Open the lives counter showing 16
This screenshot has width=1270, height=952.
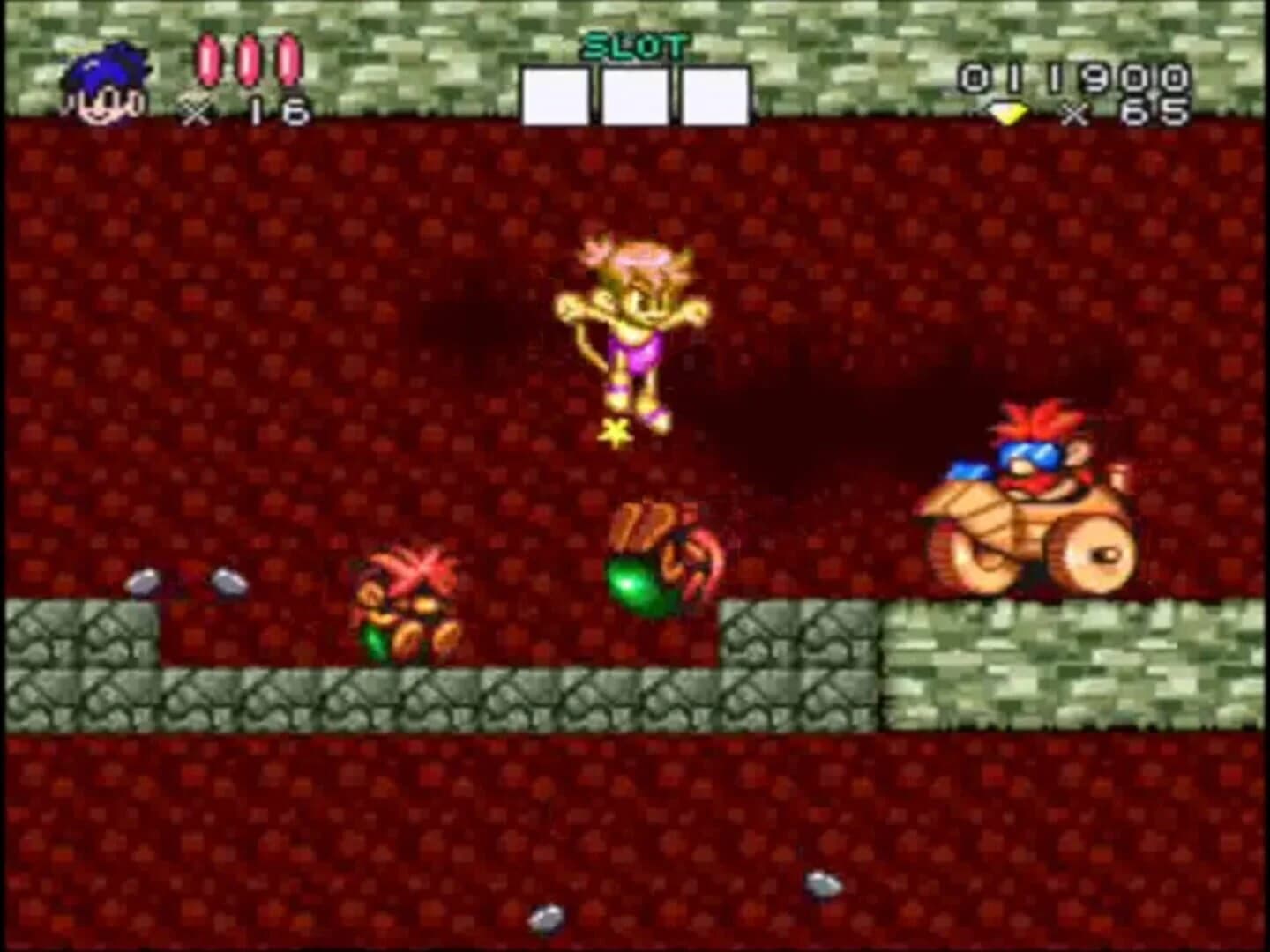pyautogui.click(x=273, y=108)
